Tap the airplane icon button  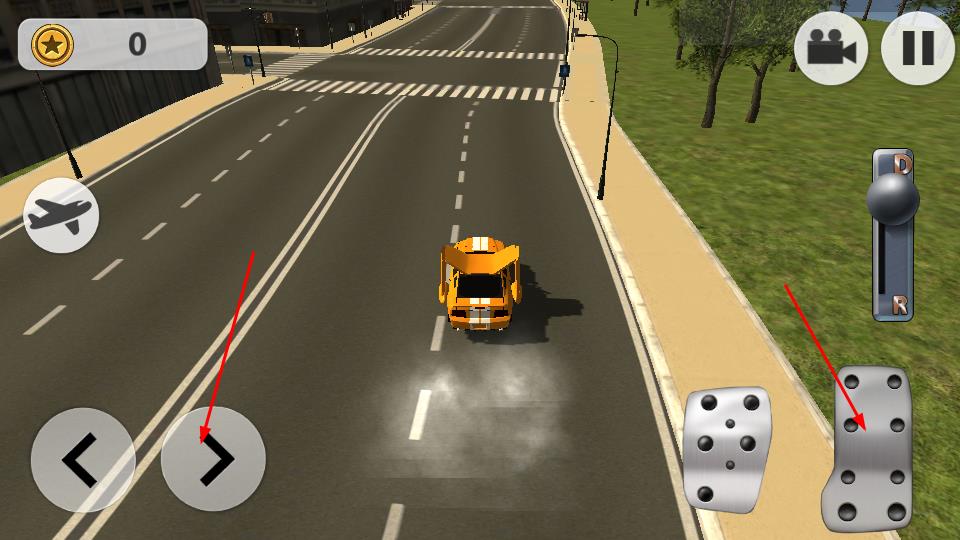[x=61, y=215]
